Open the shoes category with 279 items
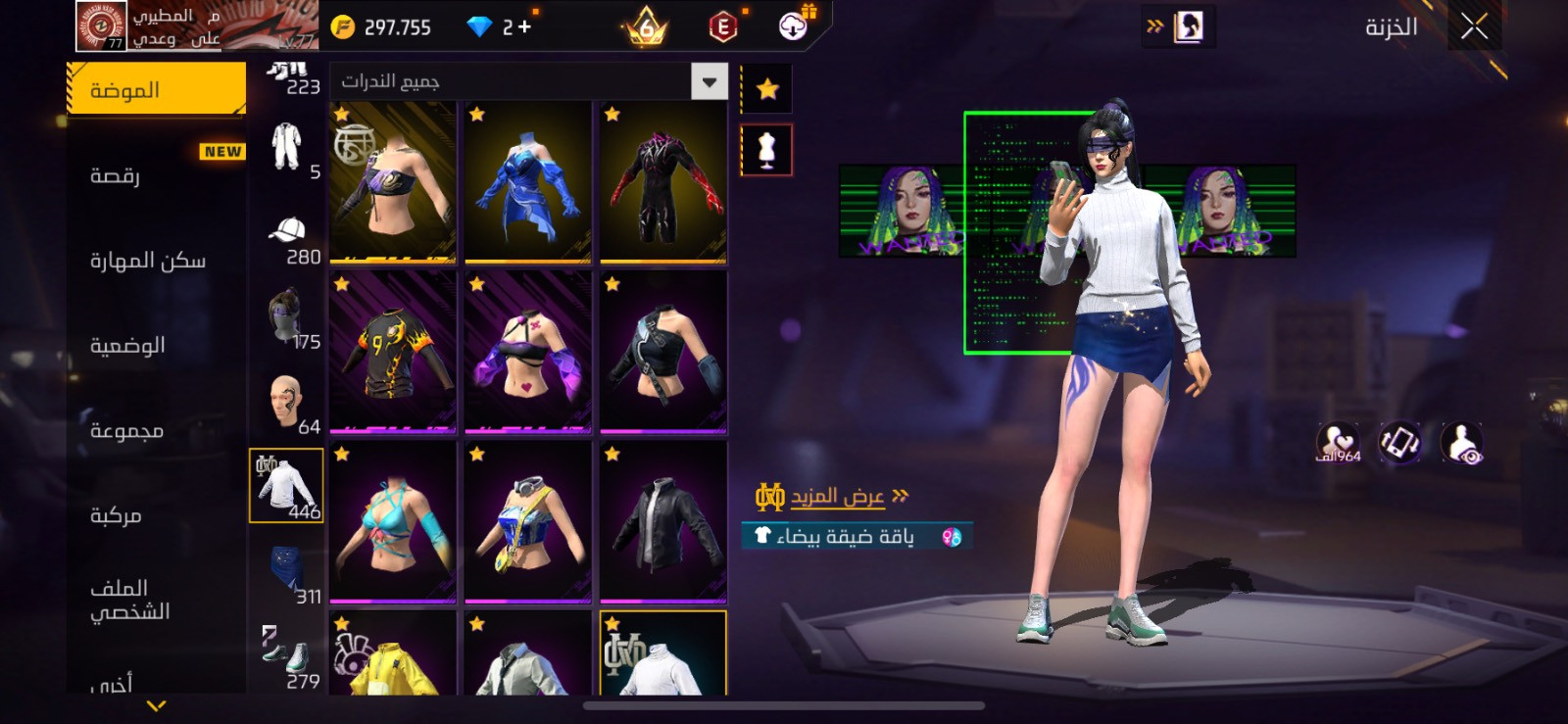Viewport: 1568px width, 724px height. point(287,656)
